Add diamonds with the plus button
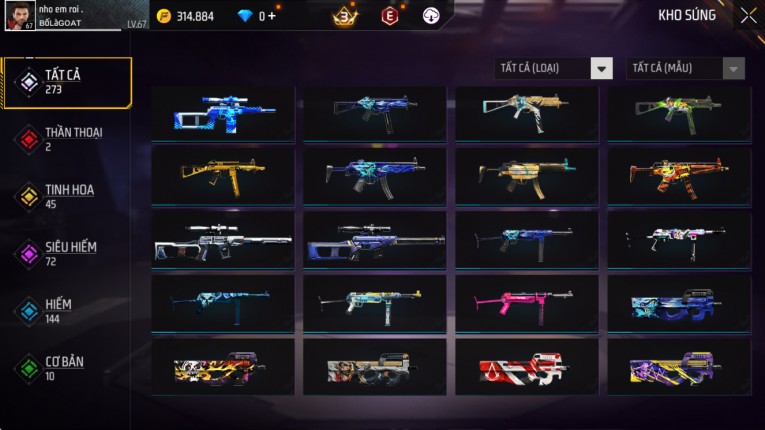Image resolution: width=765 pixels, height=430 pixels. click(271, 16)
